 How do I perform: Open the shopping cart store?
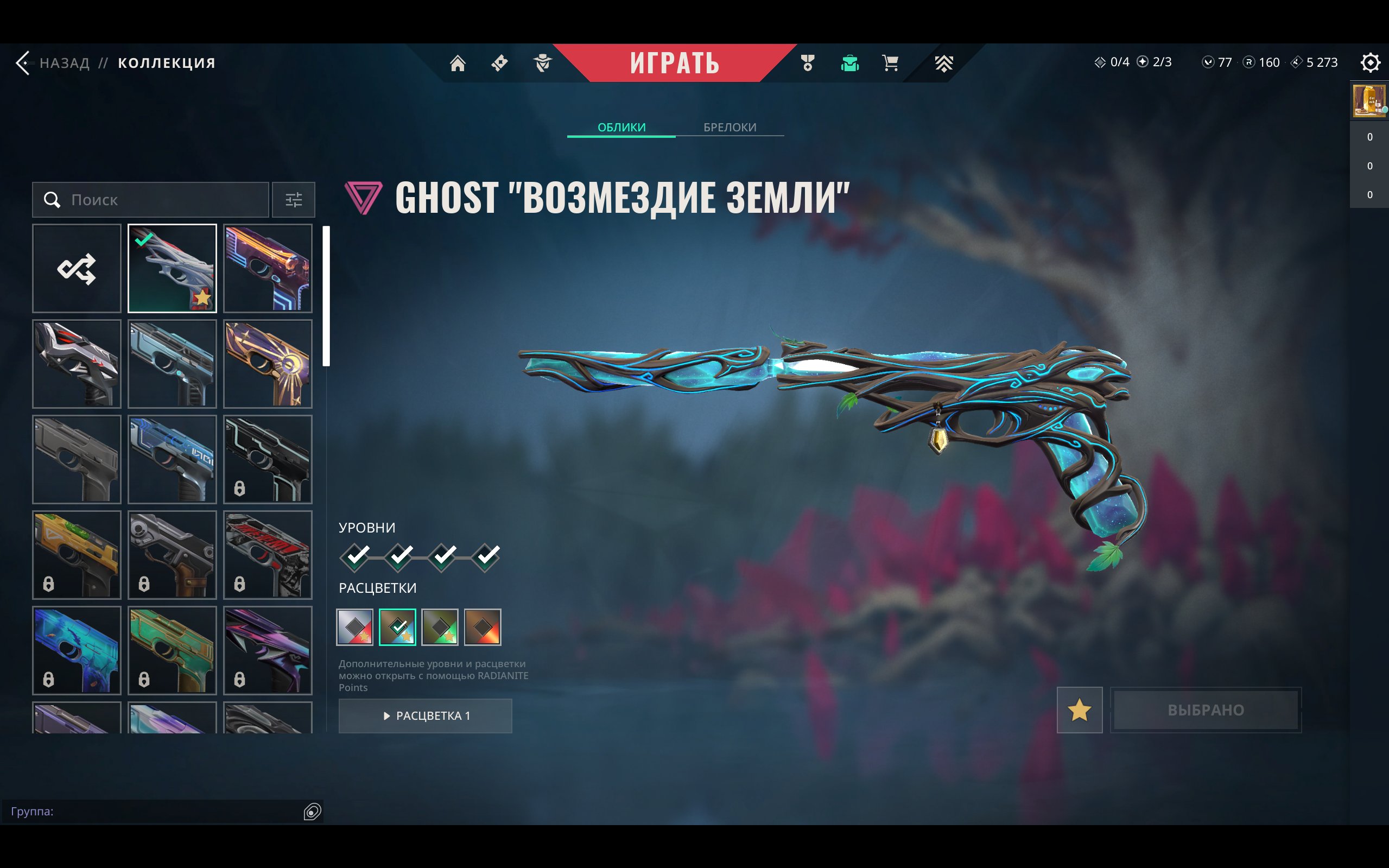click(890, 62)
